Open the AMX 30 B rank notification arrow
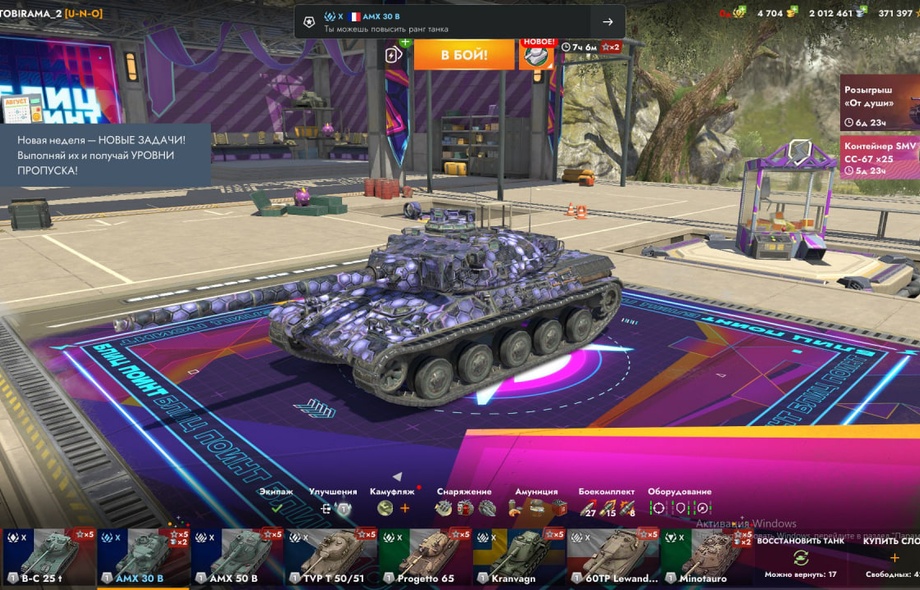 (608, 22)
